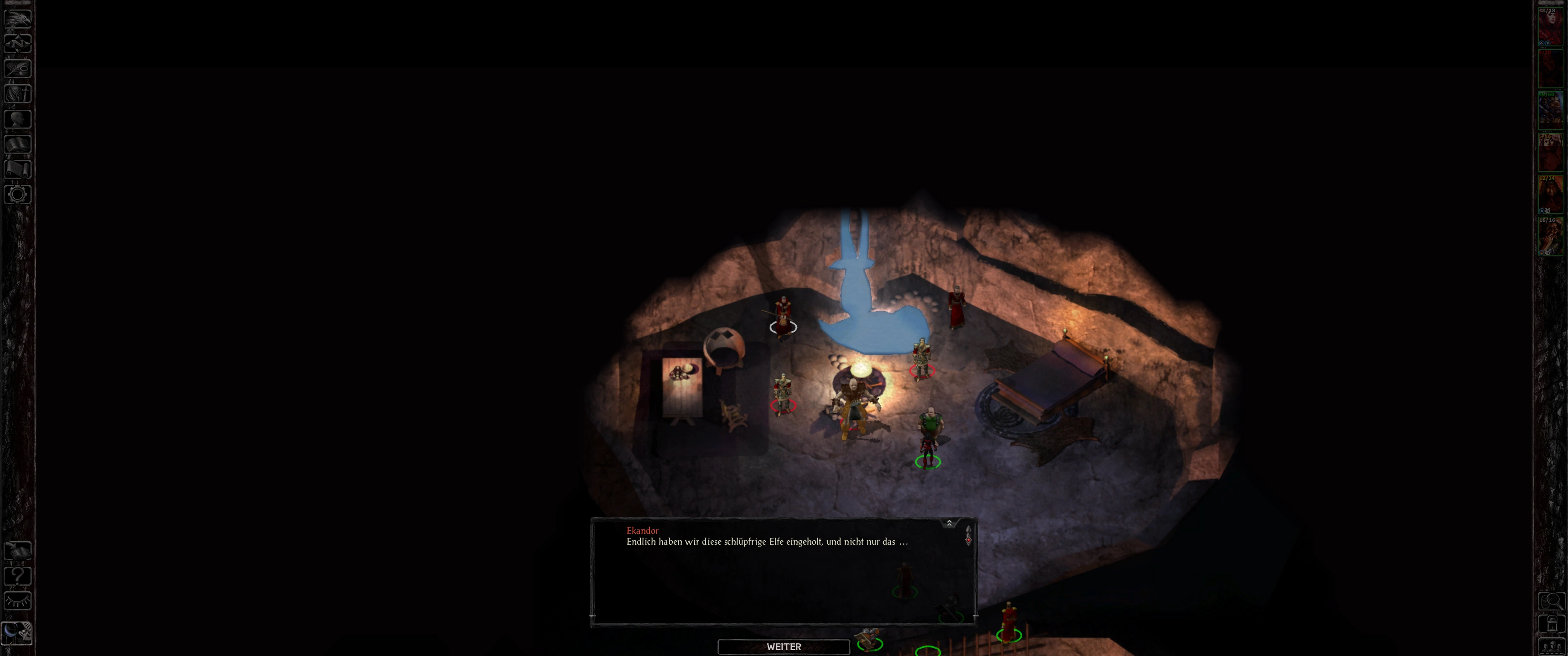Open the mage spellbook icon
Image resolution: width=1568 pixels, height=656 pixels.
(18, 144)
